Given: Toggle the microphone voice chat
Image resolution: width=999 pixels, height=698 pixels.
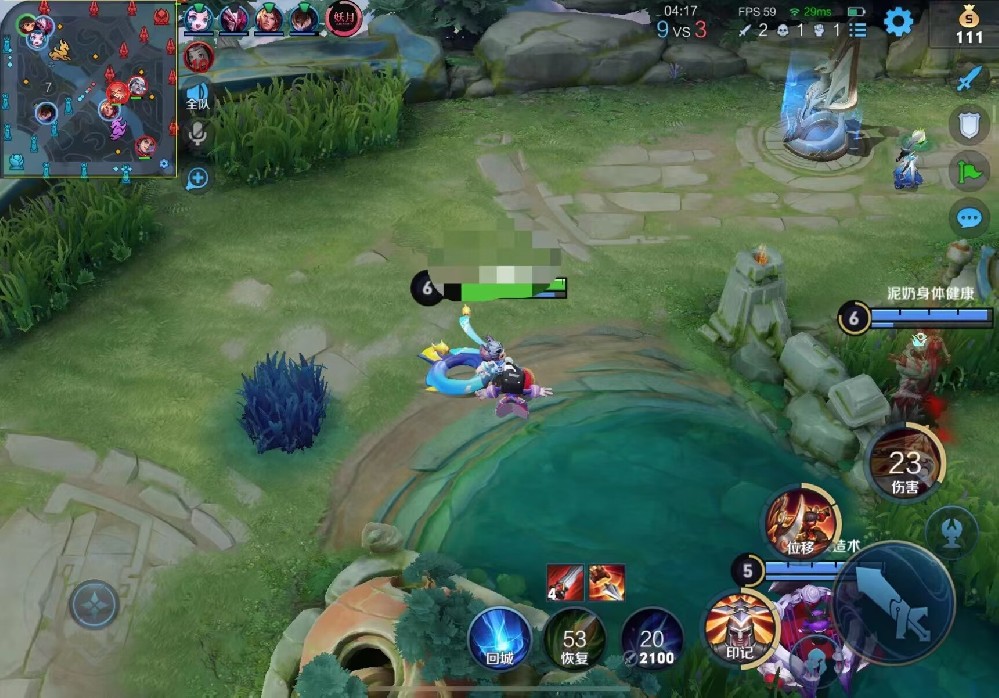Looking at the screenshot, I should [197, 135].
